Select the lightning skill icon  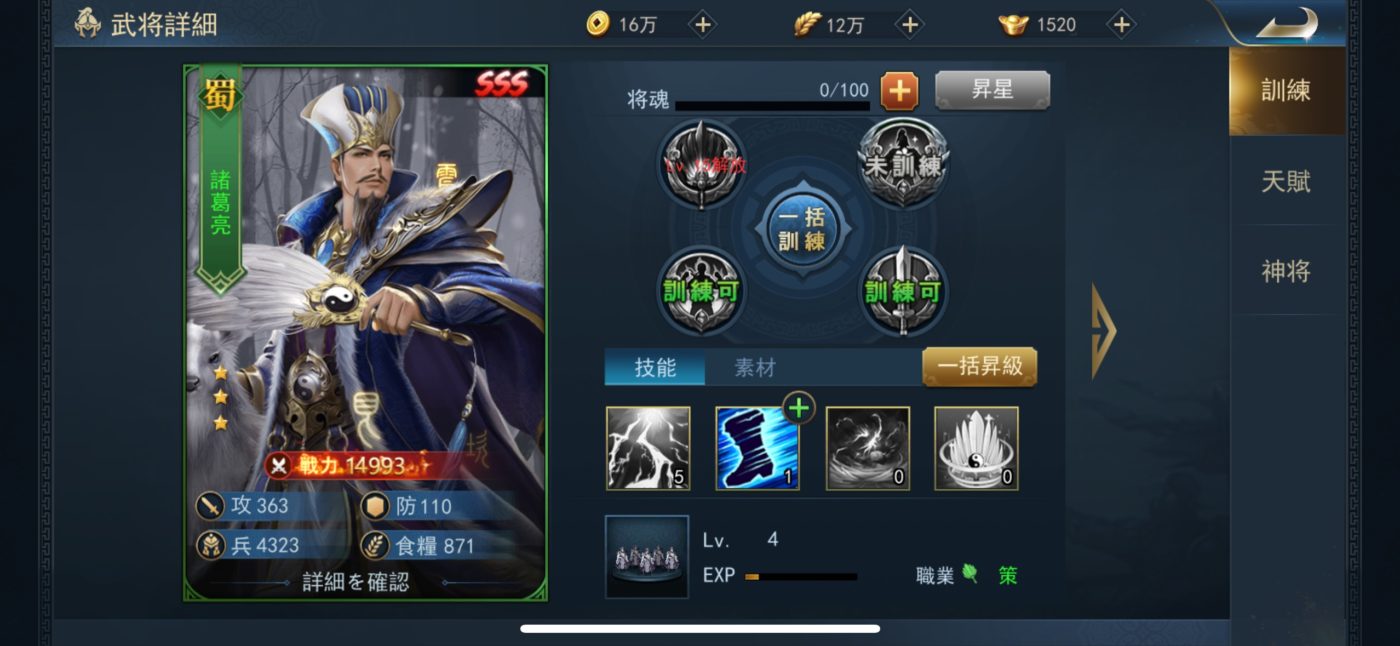point(648,448)
